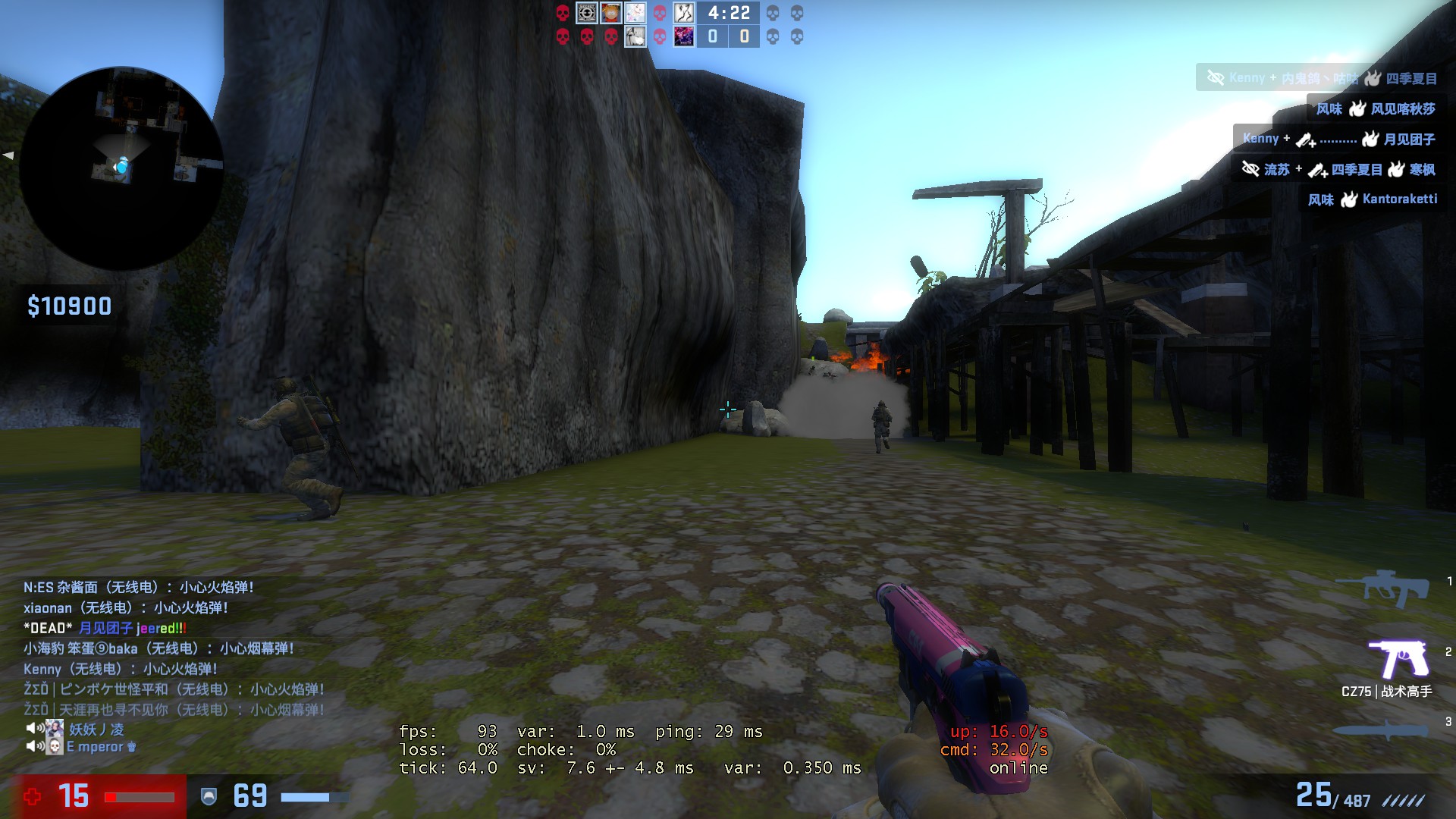
Task: Click the black-and-white emblem player avatar
Action: [x=587, y=13]
